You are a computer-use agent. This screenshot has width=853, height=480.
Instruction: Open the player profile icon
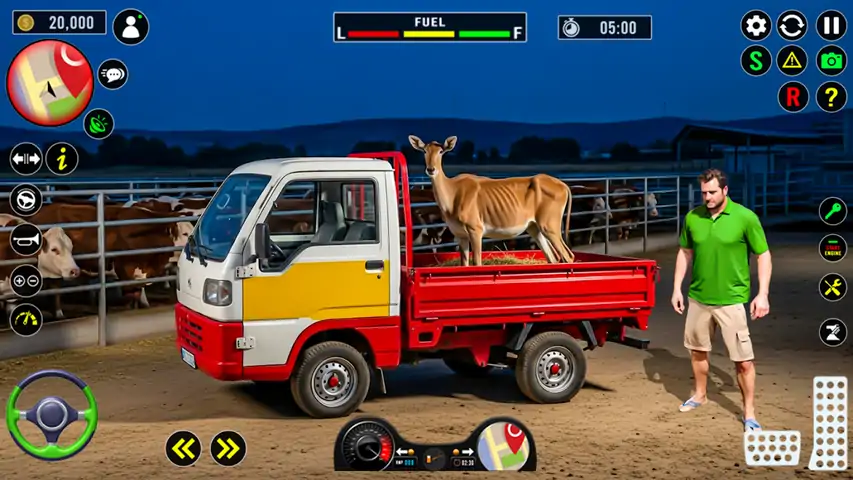click(130, 26)
